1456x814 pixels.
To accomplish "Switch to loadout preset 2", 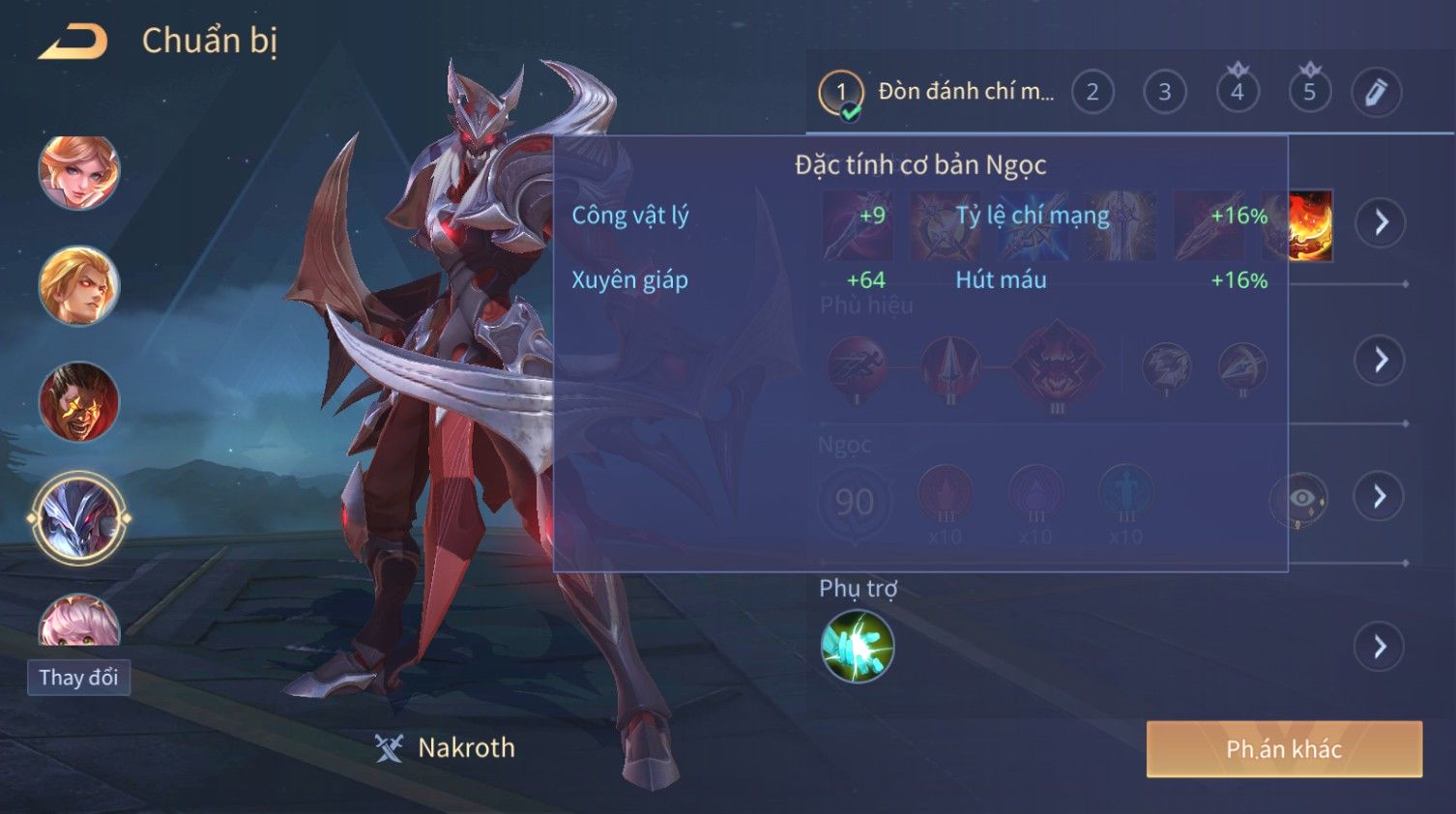I will pyautogui.click(x=1092, y=93).
